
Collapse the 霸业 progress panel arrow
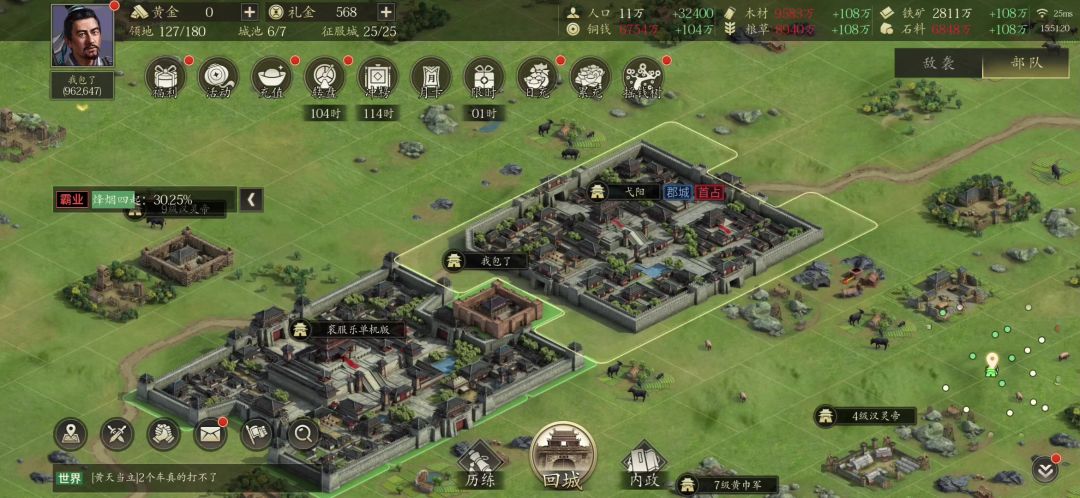[x=251, y=199]
